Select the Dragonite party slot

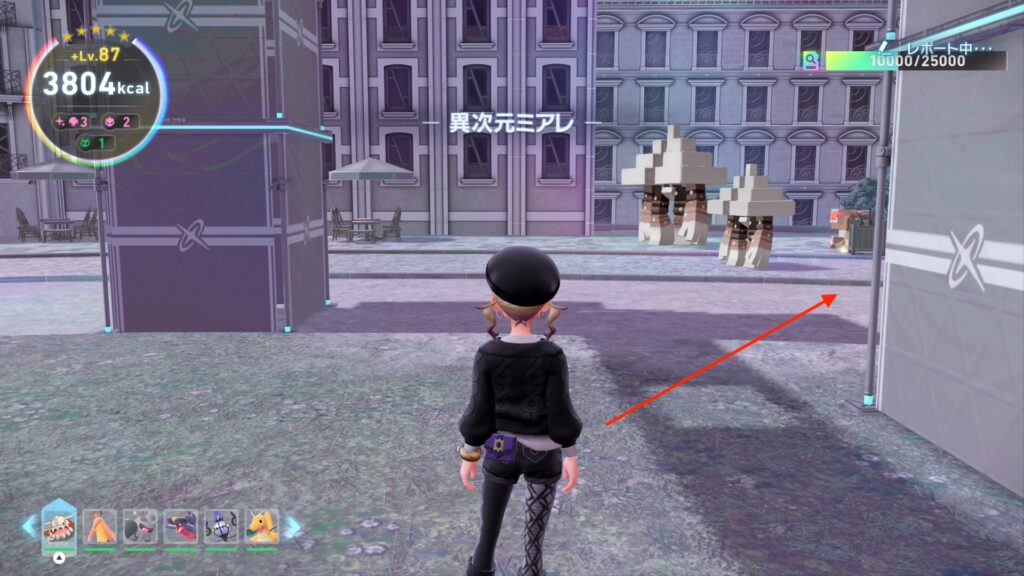[x=261, y=526]
